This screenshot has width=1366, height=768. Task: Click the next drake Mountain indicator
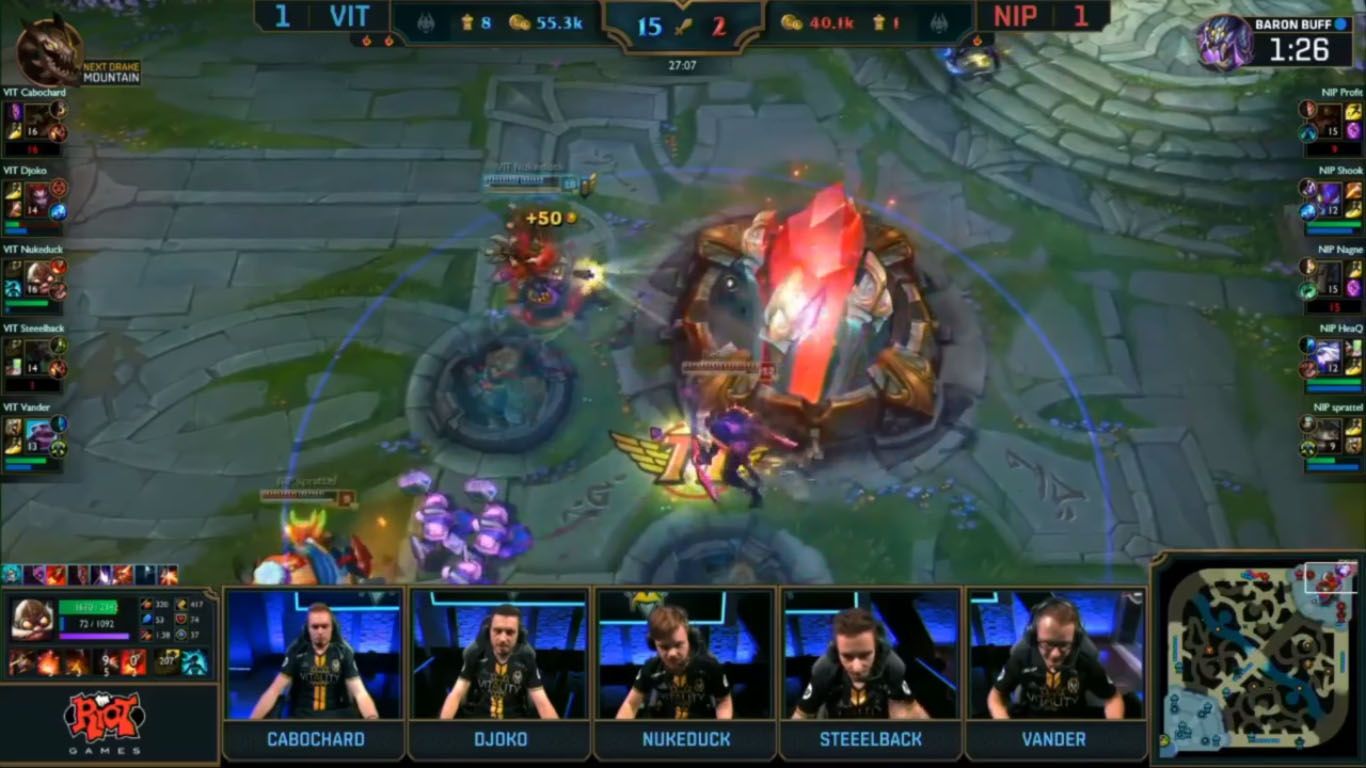point(48,52)
